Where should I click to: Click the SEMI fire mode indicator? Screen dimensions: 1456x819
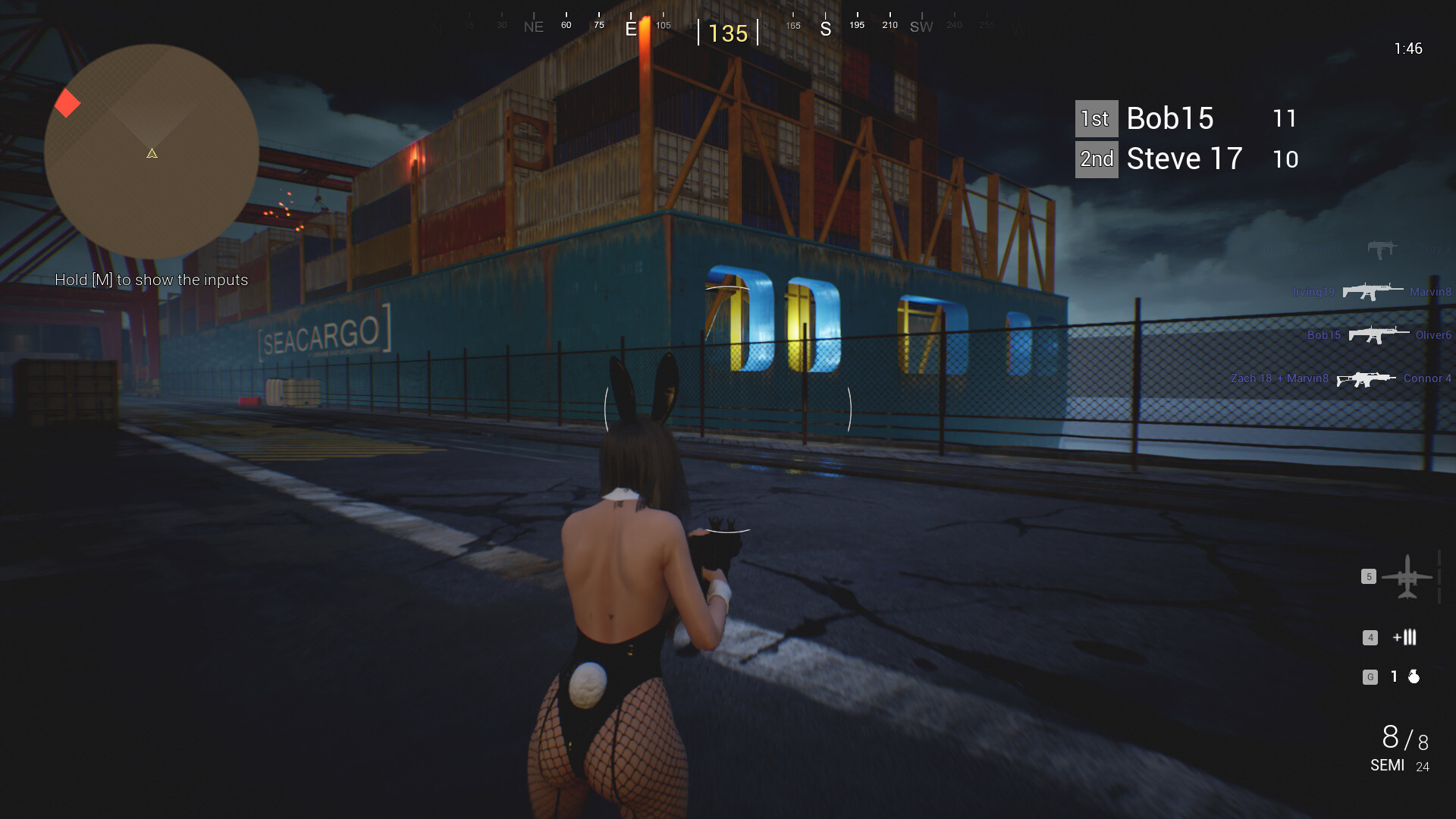[1386, 766]
